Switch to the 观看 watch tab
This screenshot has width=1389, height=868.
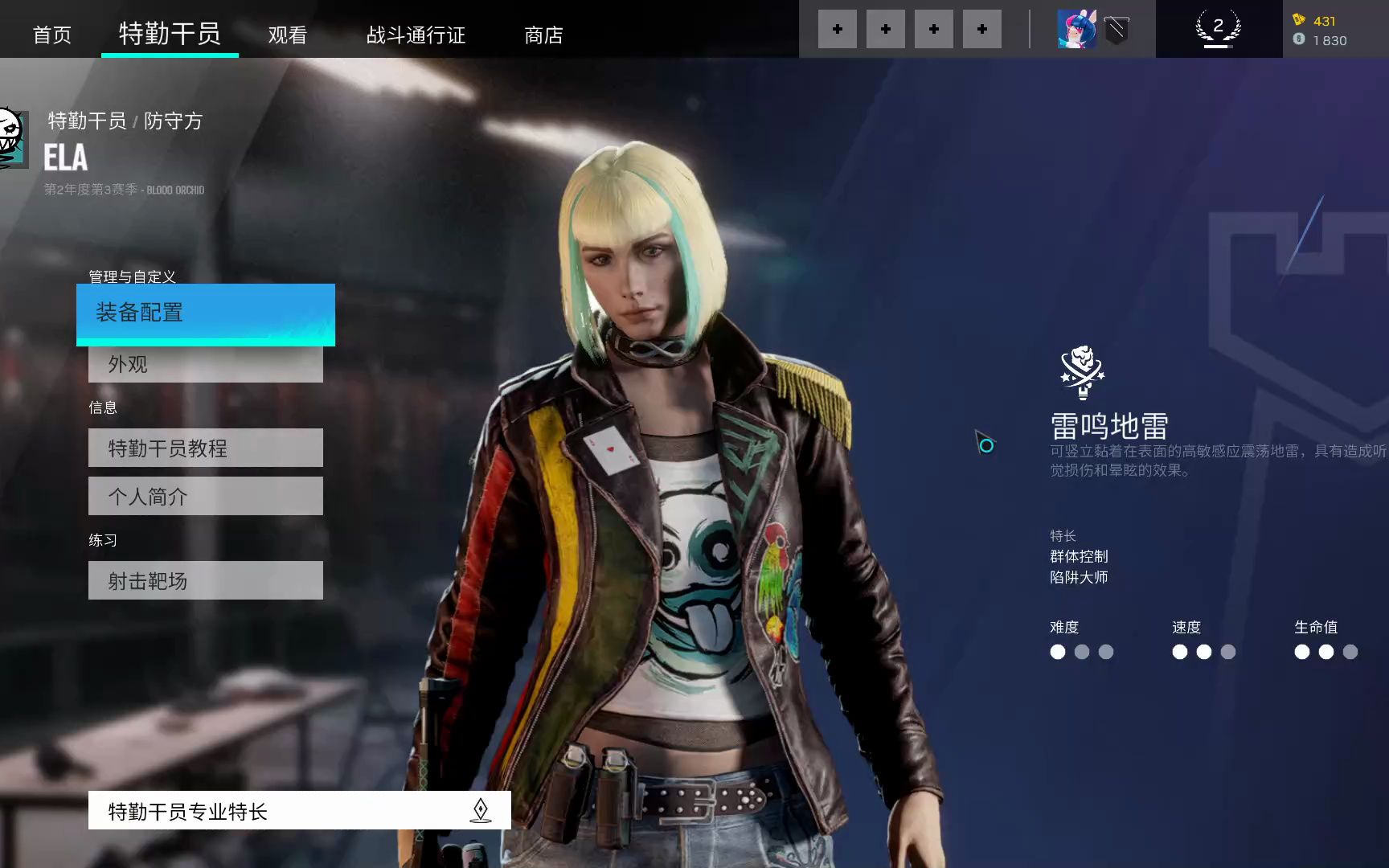click(x=288, y=35)
